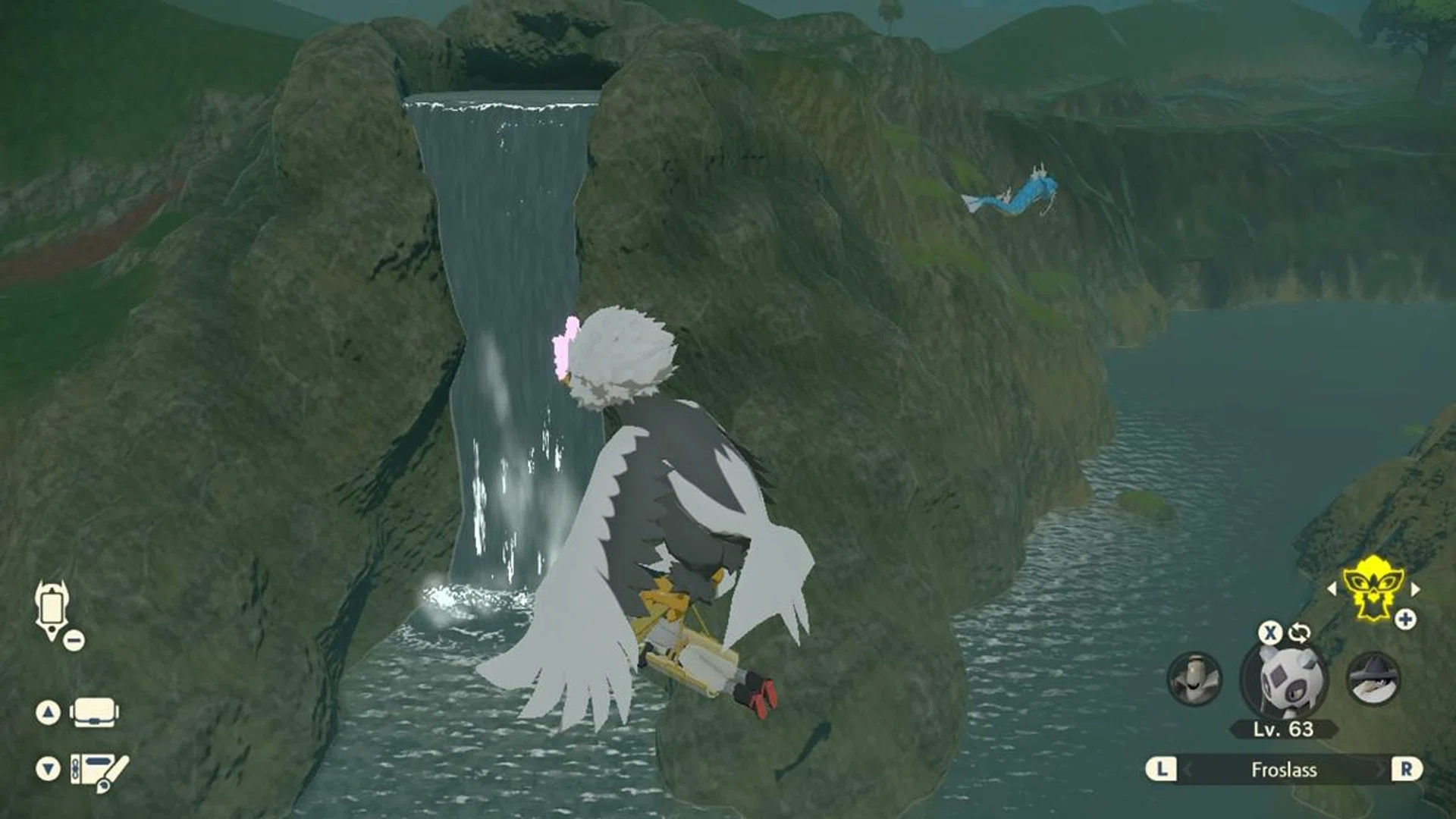Cycle to the previous ride Pokémon arrow
Screen dimensions: 1456x819
(x=1332, y=589)
